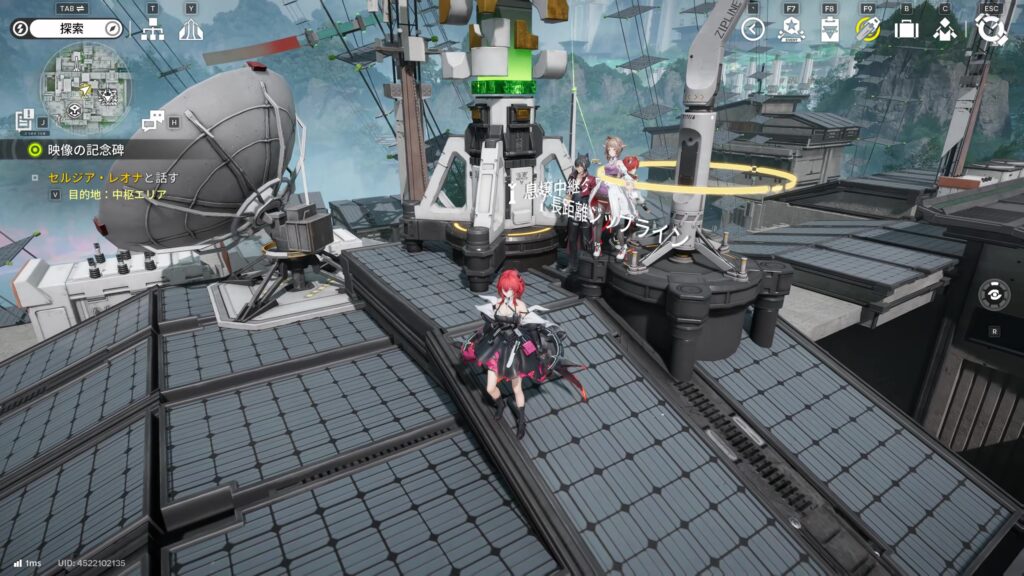Open the chat speech bubbles icon
The image size is (1024, 576).
point(153,121)
